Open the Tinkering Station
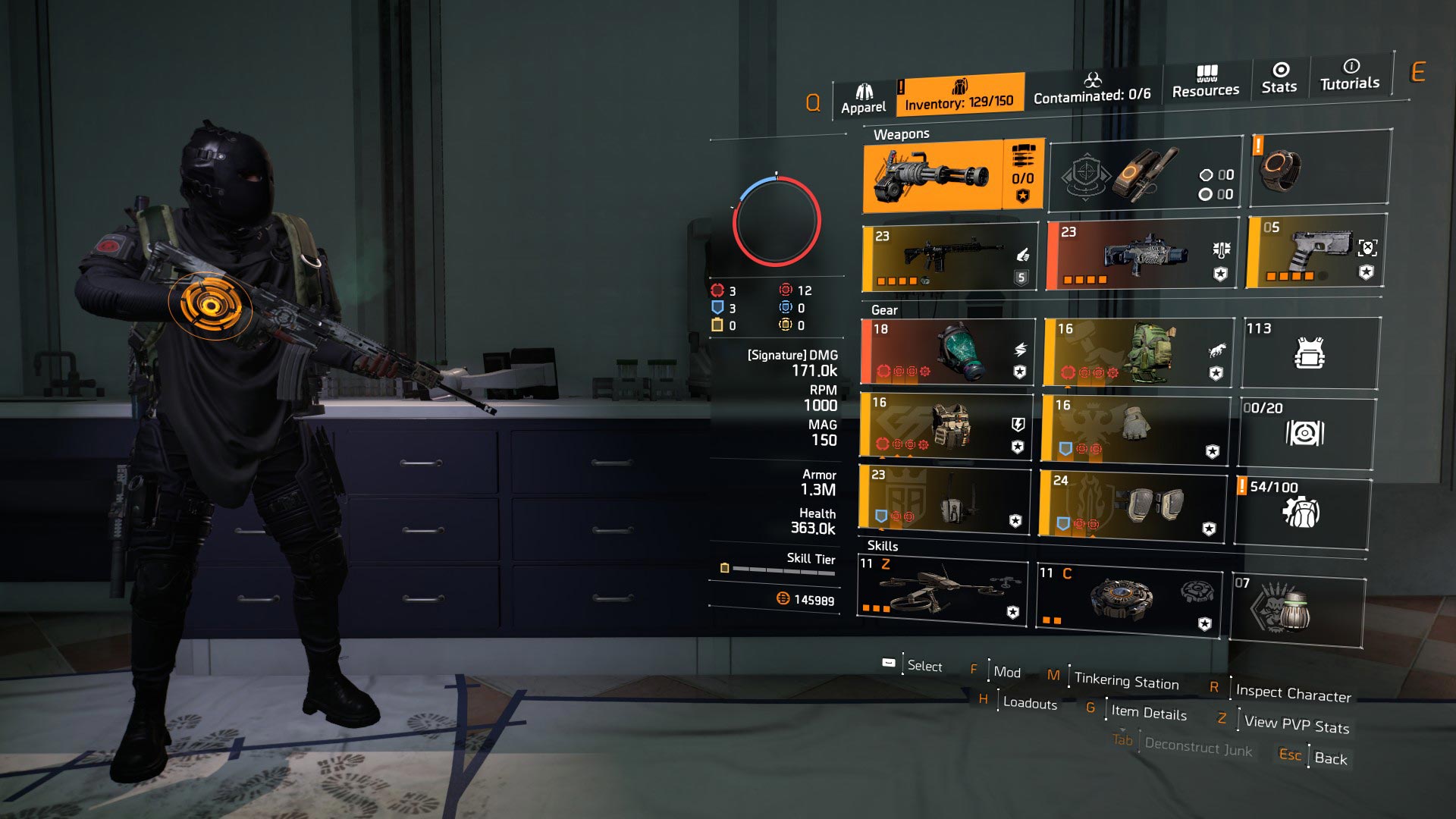Viewport: 1456px width, 819px height. (x=1128, y=680)
